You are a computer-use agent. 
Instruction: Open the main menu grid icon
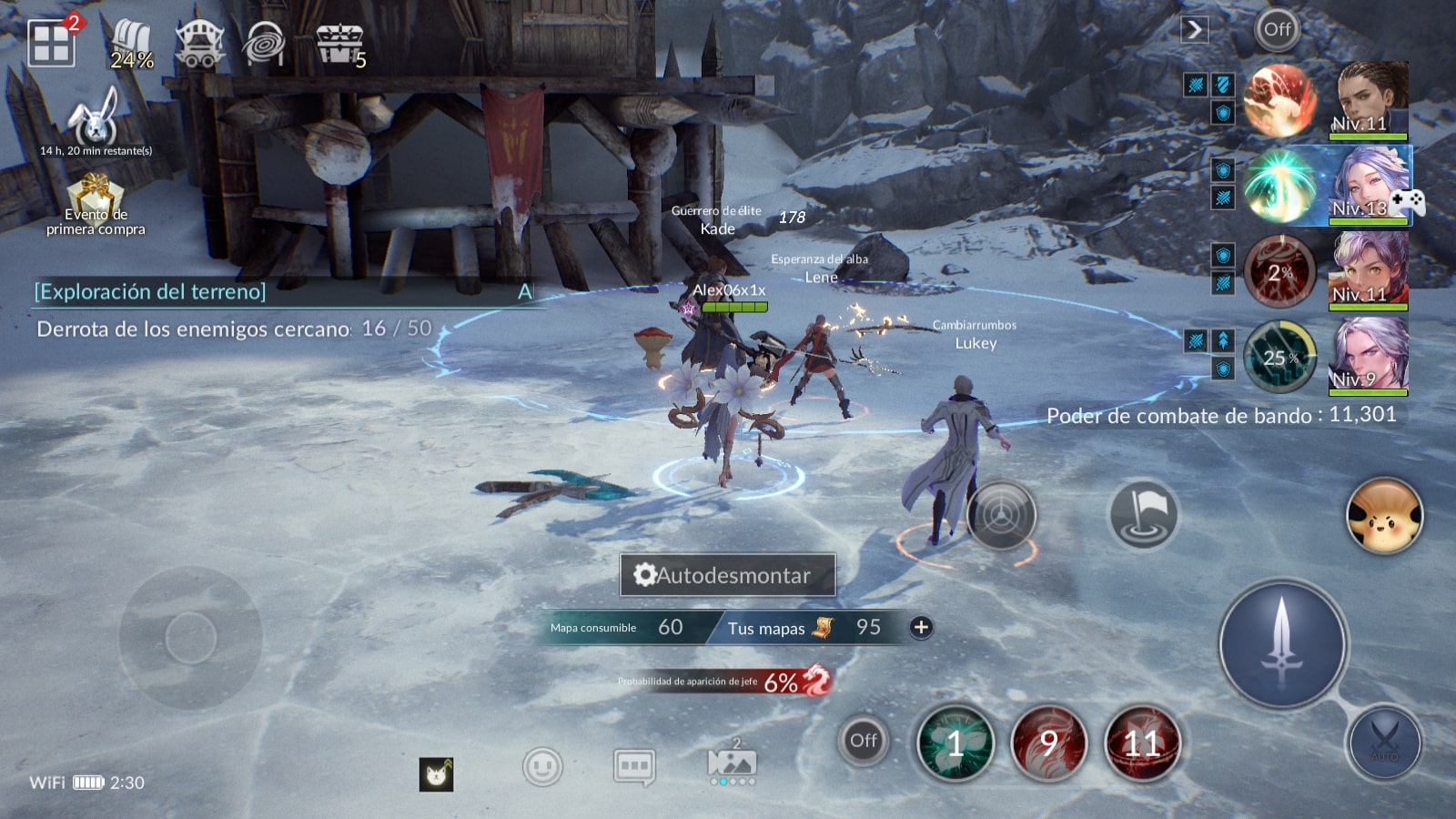pos(51,44)
